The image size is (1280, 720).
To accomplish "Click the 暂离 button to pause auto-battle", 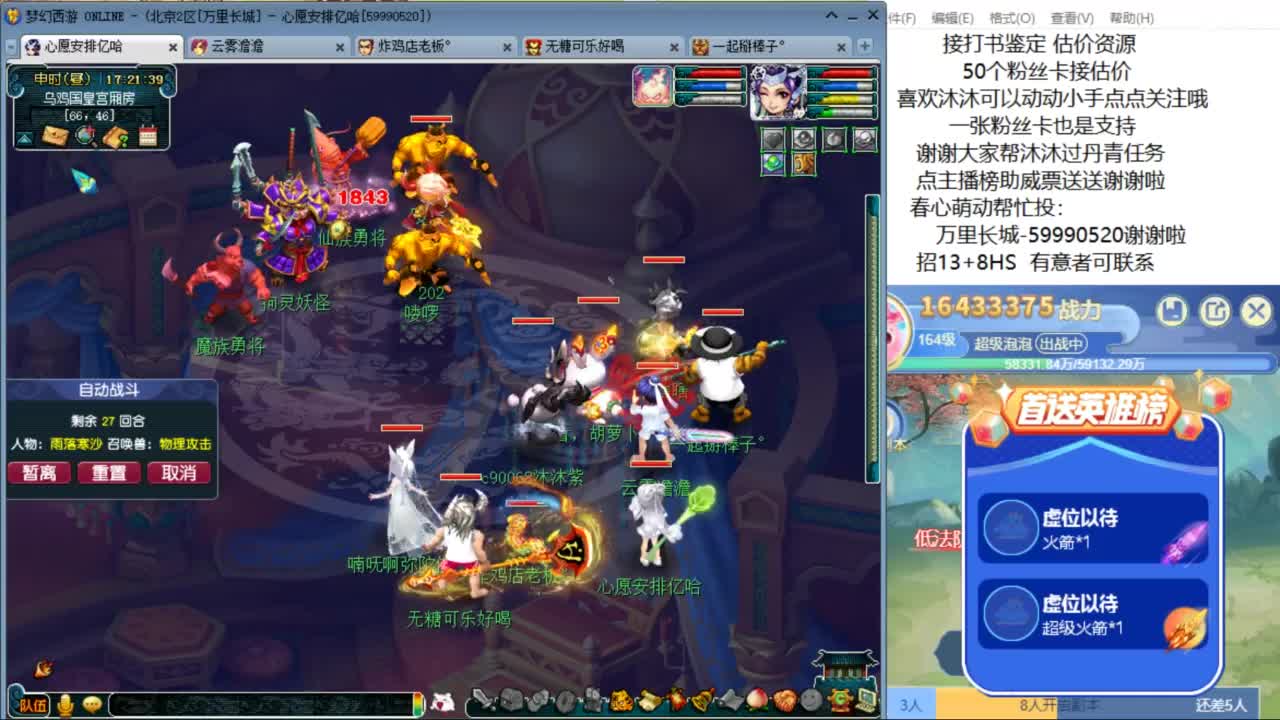I will (39, 472).
